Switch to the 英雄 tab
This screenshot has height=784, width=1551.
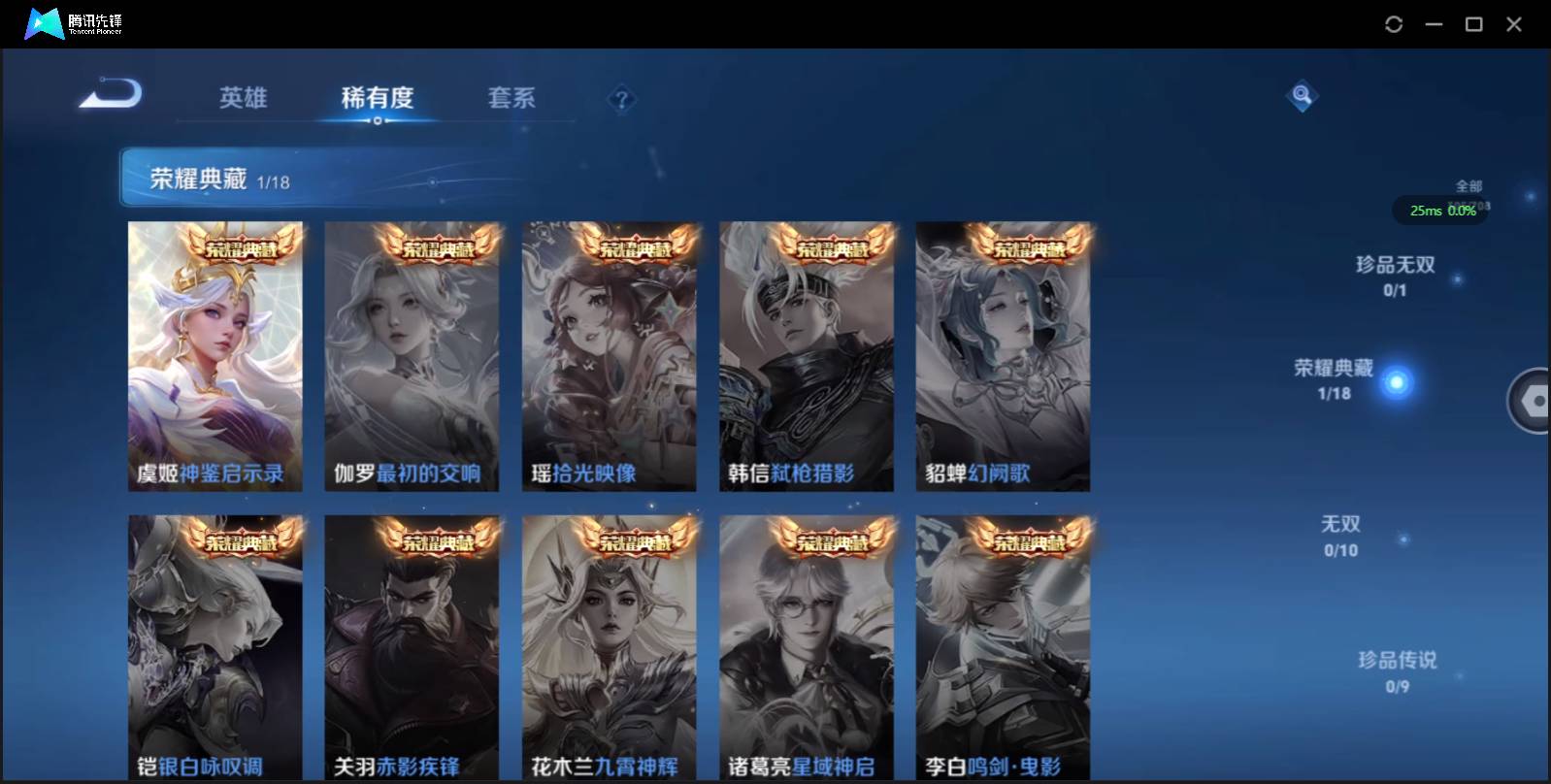click(x=242, y=97)
